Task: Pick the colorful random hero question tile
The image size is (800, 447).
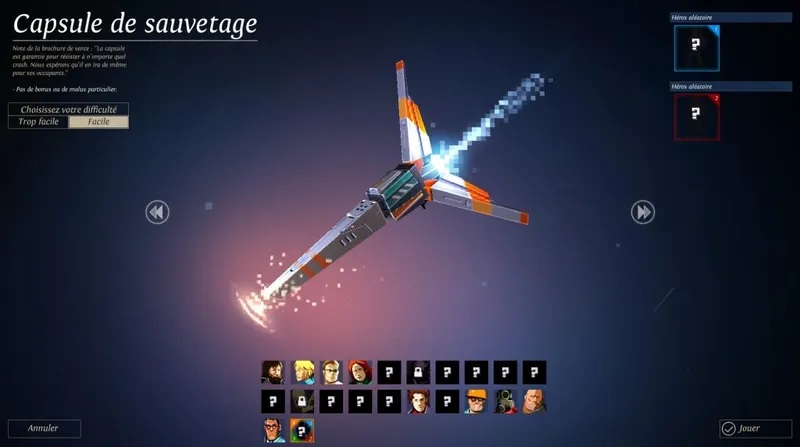Action: (x=303, y=431)
